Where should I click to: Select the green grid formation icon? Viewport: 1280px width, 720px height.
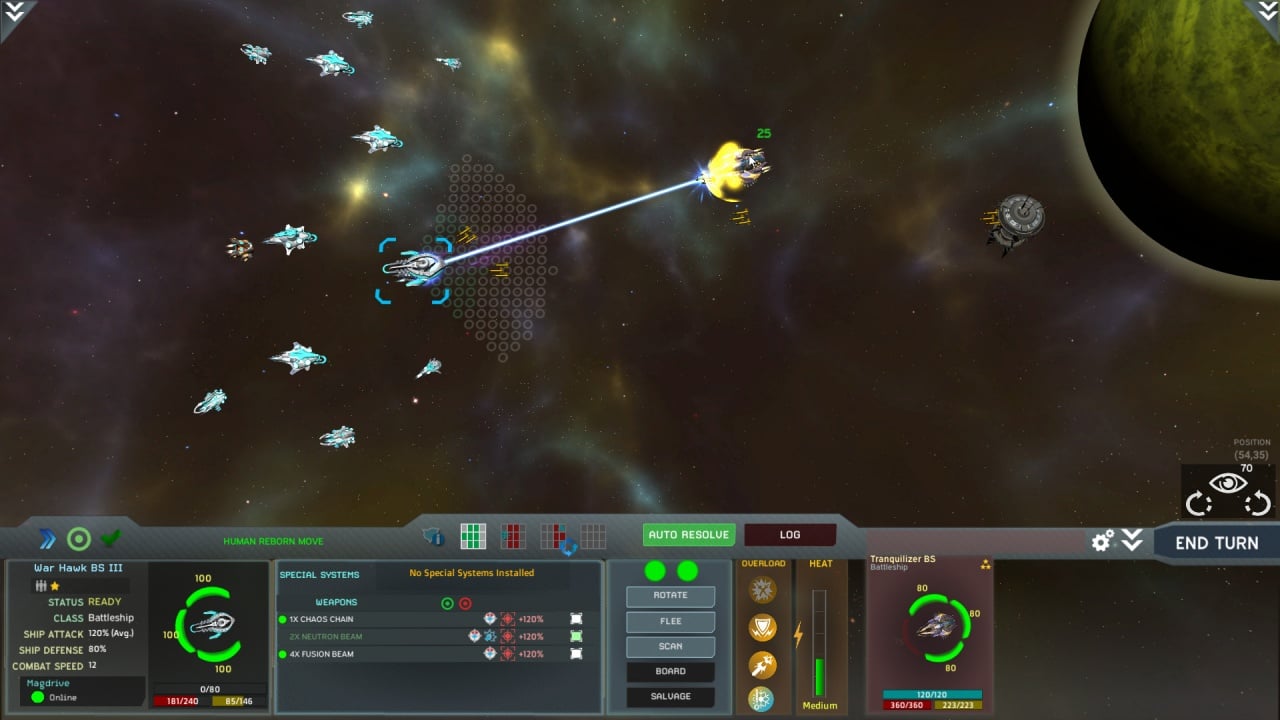[x=473, y=537]
